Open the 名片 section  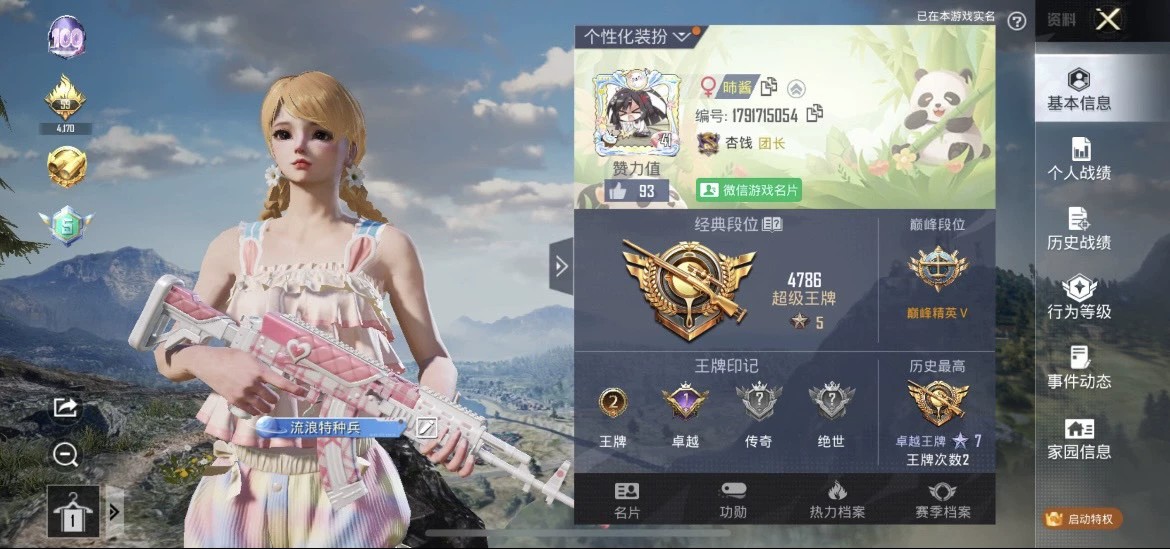pos(627,500)
